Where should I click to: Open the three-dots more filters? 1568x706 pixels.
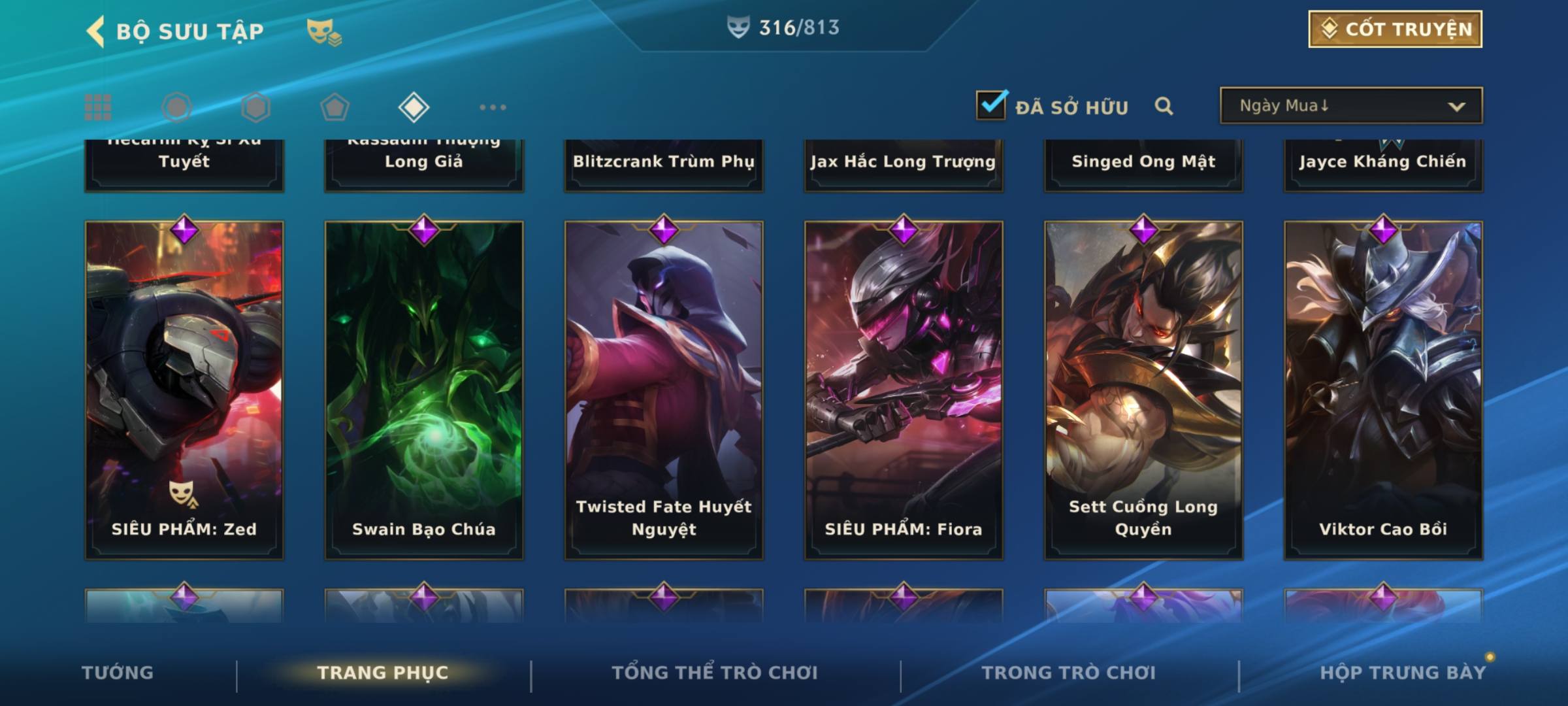coord(493,107)
